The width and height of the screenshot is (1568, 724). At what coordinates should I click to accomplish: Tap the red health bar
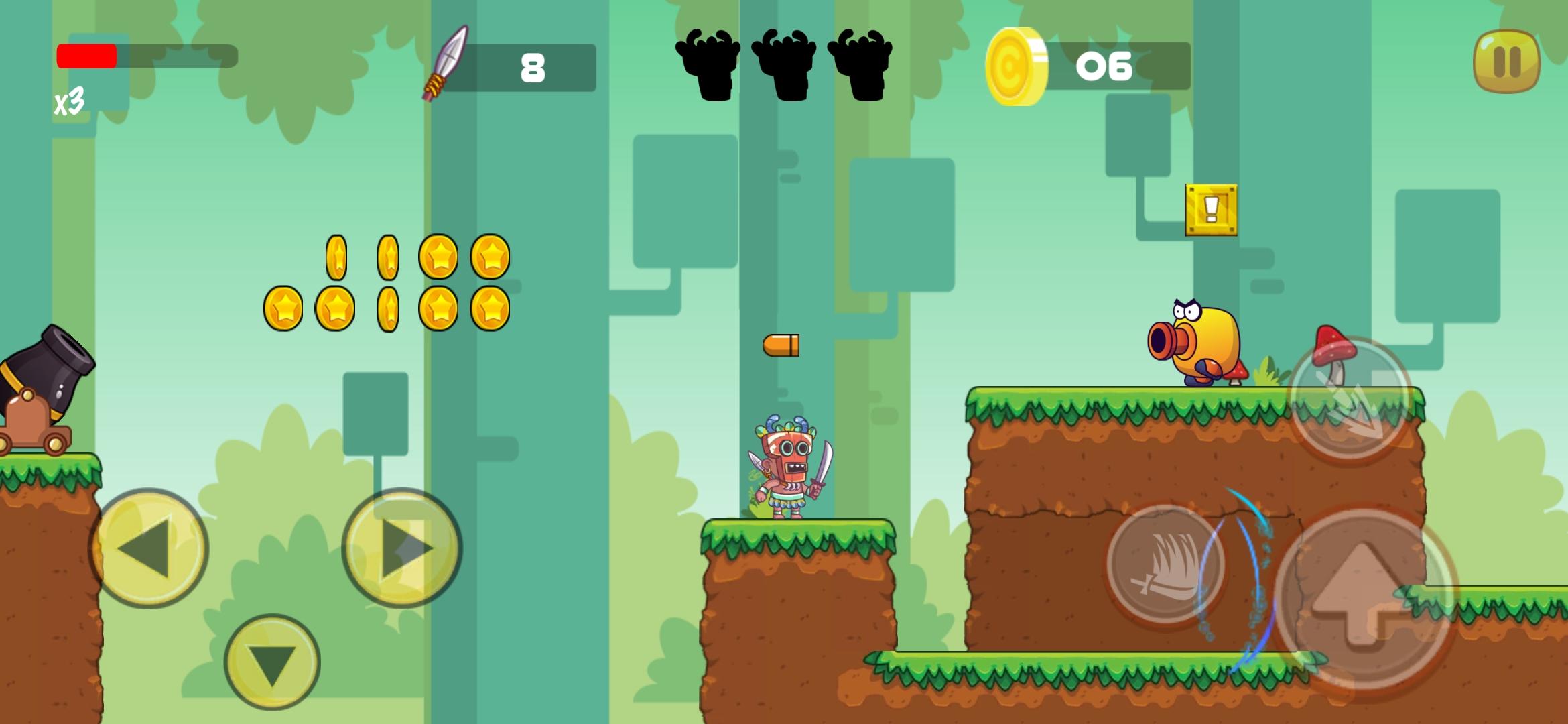tap(87, 56)
